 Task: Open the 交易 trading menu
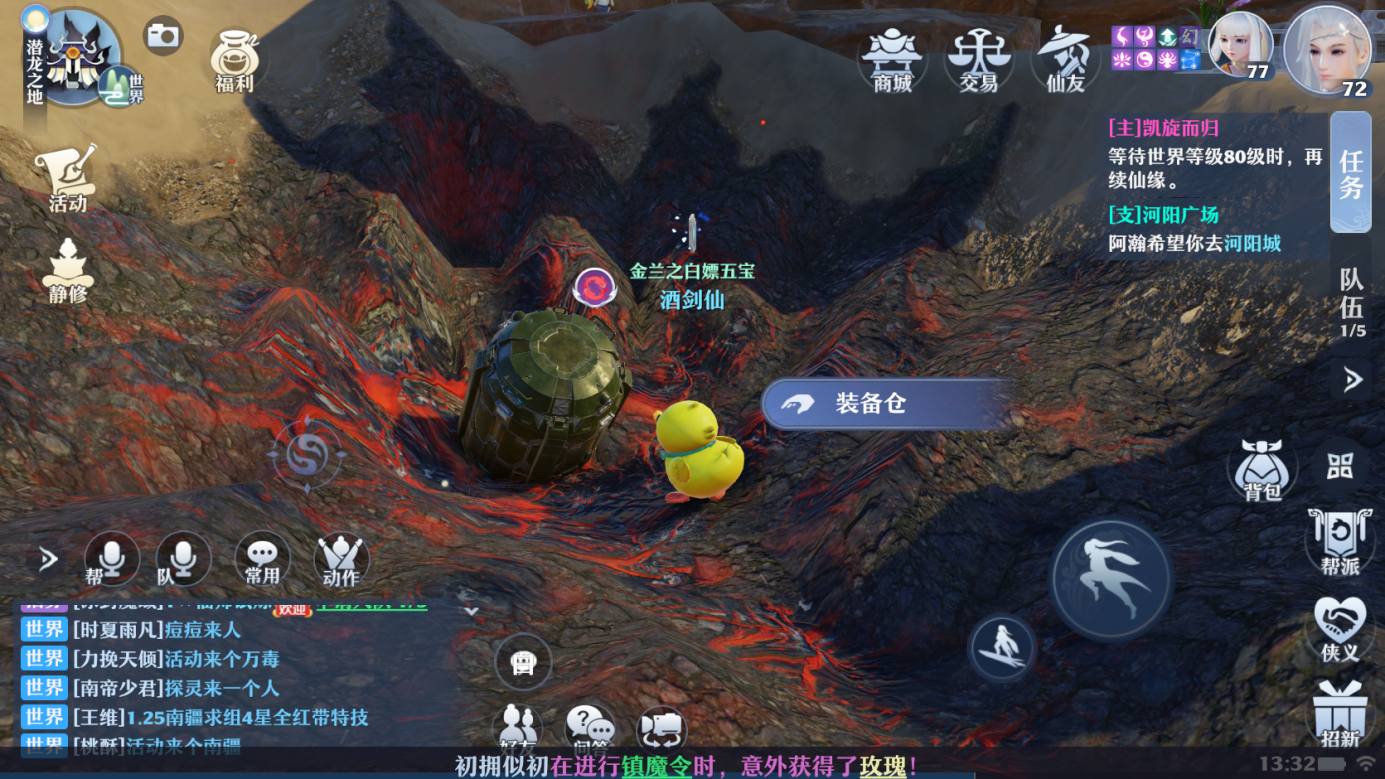click(979, 60)
